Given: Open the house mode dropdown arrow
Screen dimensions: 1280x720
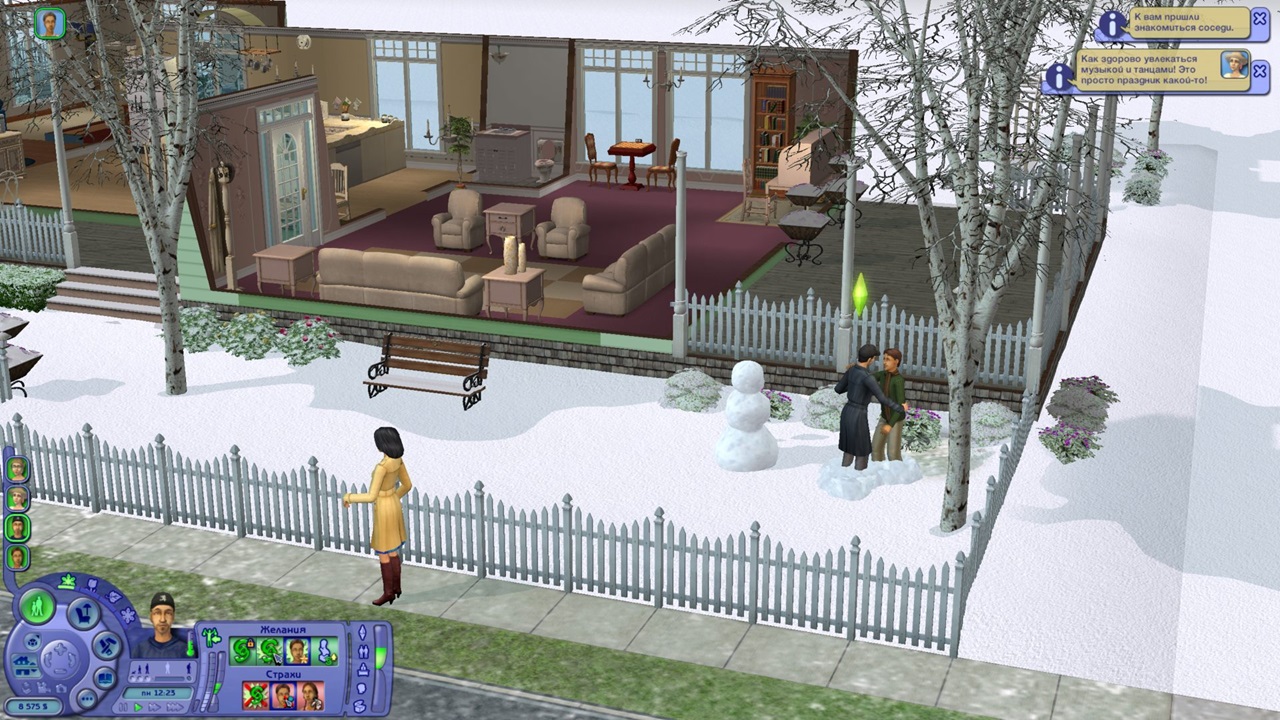Looking at the screenshot, I should pos(34,673).
